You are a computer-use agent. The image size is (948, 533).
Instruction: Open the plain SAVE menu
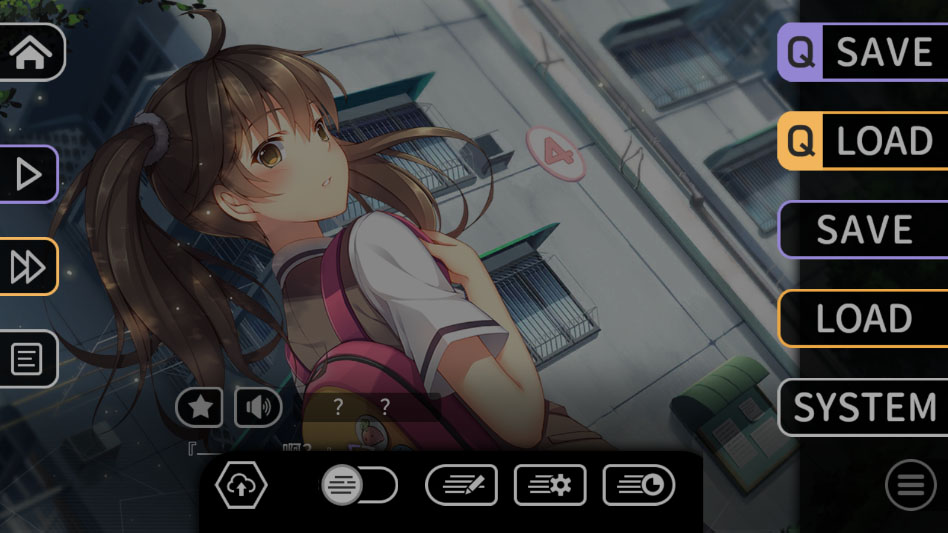[x=862, y=230]
